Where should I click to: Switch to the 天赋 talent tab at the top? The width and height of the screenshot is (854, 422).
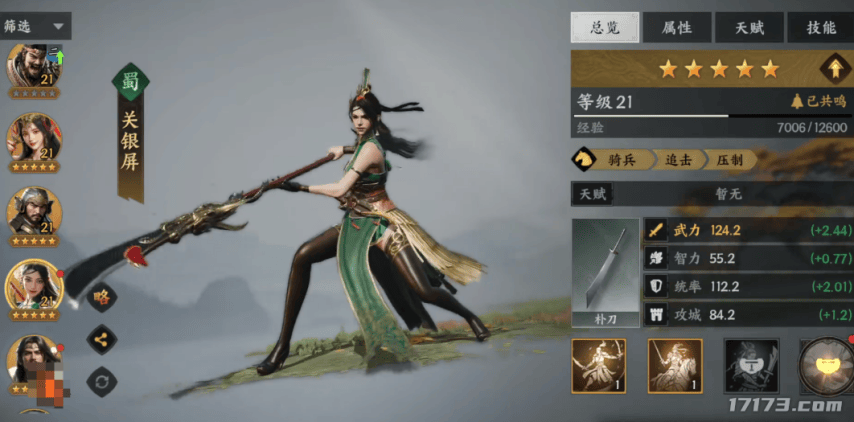[x=749, y=27]
